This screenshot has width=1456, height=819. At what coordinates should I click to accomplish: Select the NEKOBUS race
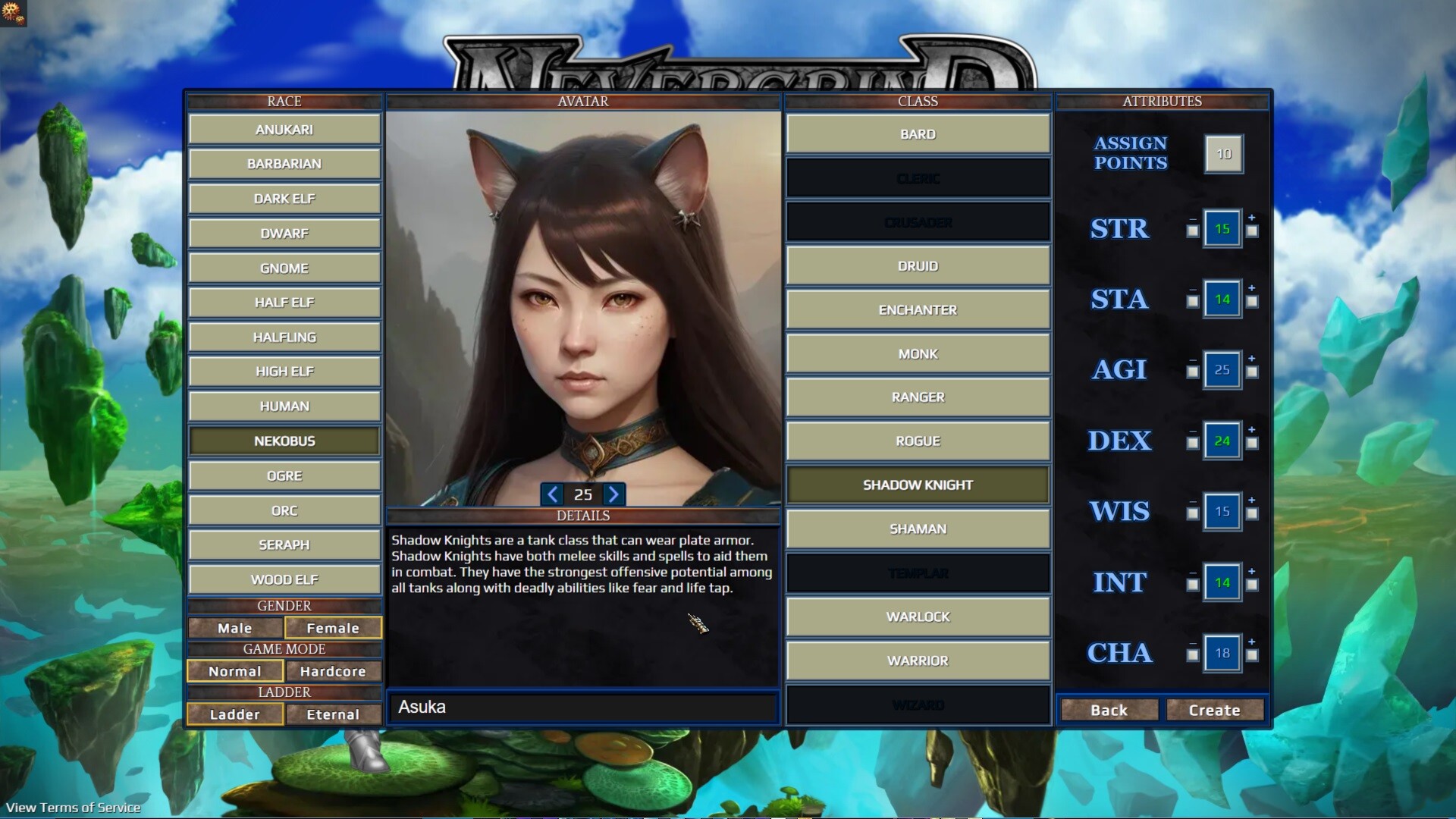284,441
